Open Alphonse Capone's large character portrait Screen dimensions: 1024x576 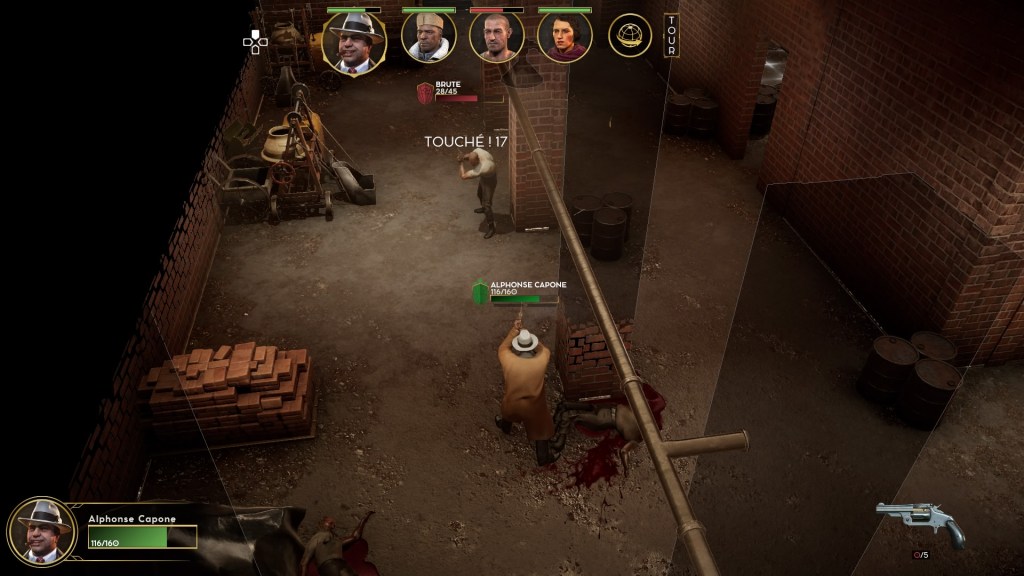tap(42, 531)
